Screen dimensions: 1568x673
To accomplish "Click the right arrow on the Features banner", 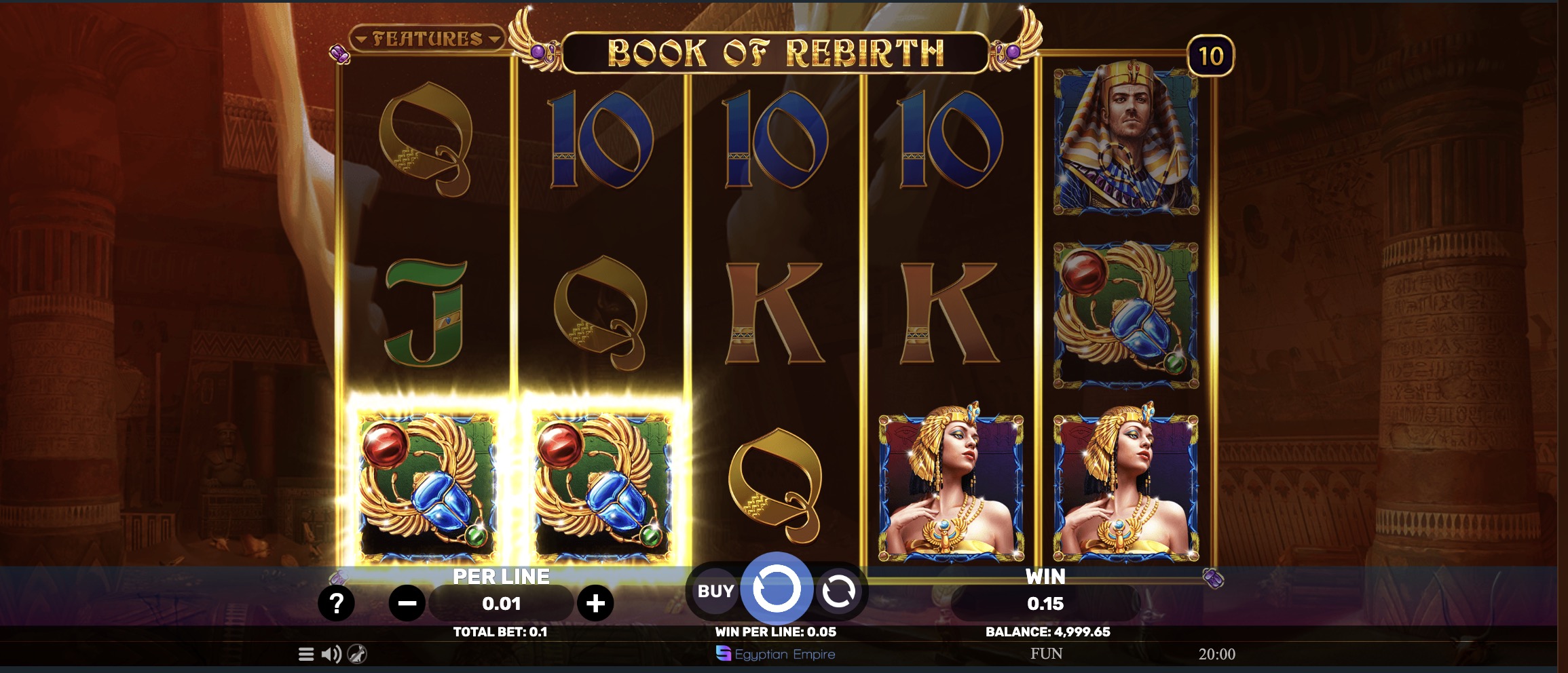I will [x=496, y=39].
